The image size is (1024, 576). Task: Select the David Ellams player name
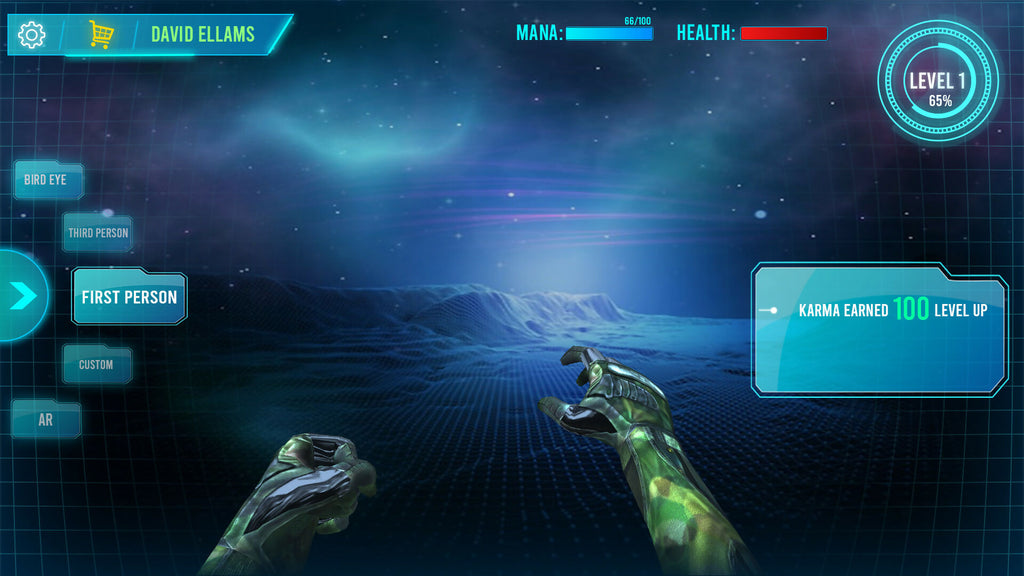[x=203, y=34]
